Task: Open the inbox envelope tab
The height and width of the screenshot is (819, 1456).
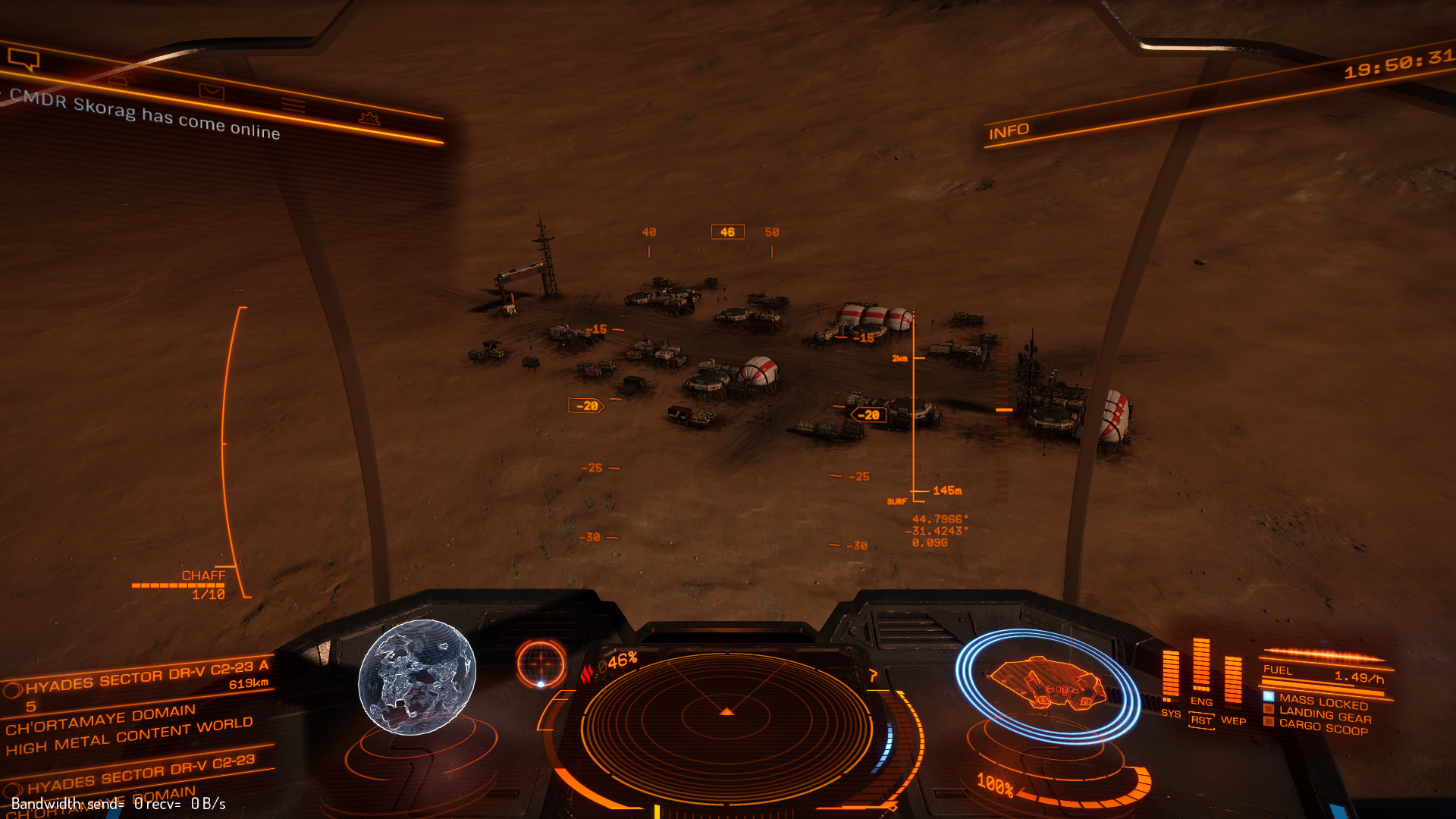Action: click(x=212, y=92)
